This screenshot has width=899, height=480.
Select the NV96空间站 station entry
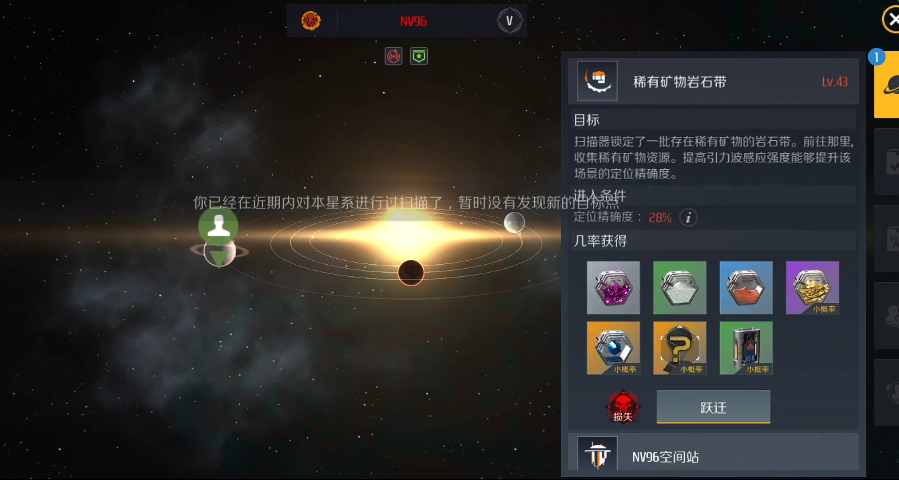pos(713,456)
